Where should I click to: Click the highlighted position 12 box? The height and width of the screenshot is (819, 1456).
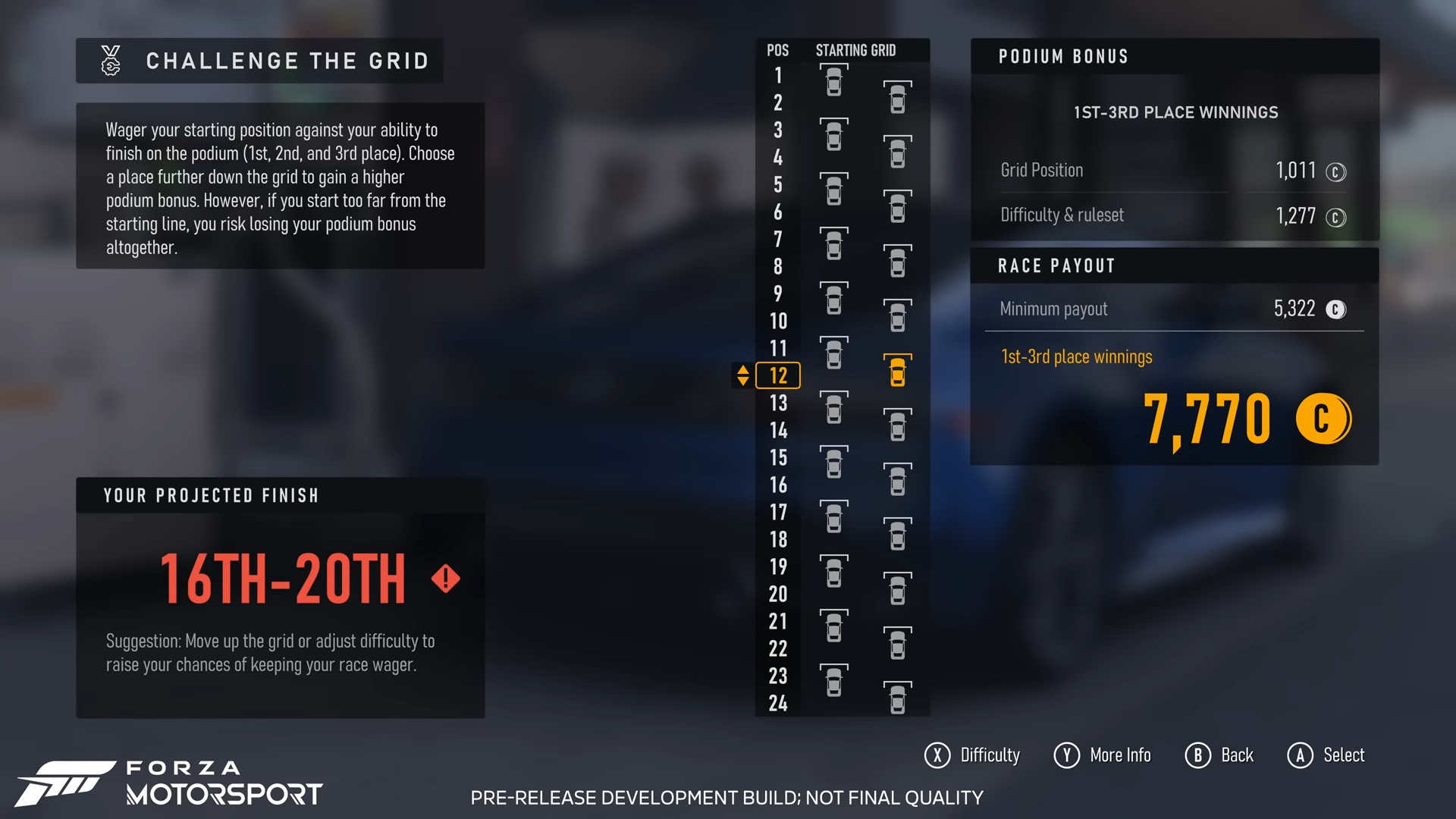tap(778, 375)
